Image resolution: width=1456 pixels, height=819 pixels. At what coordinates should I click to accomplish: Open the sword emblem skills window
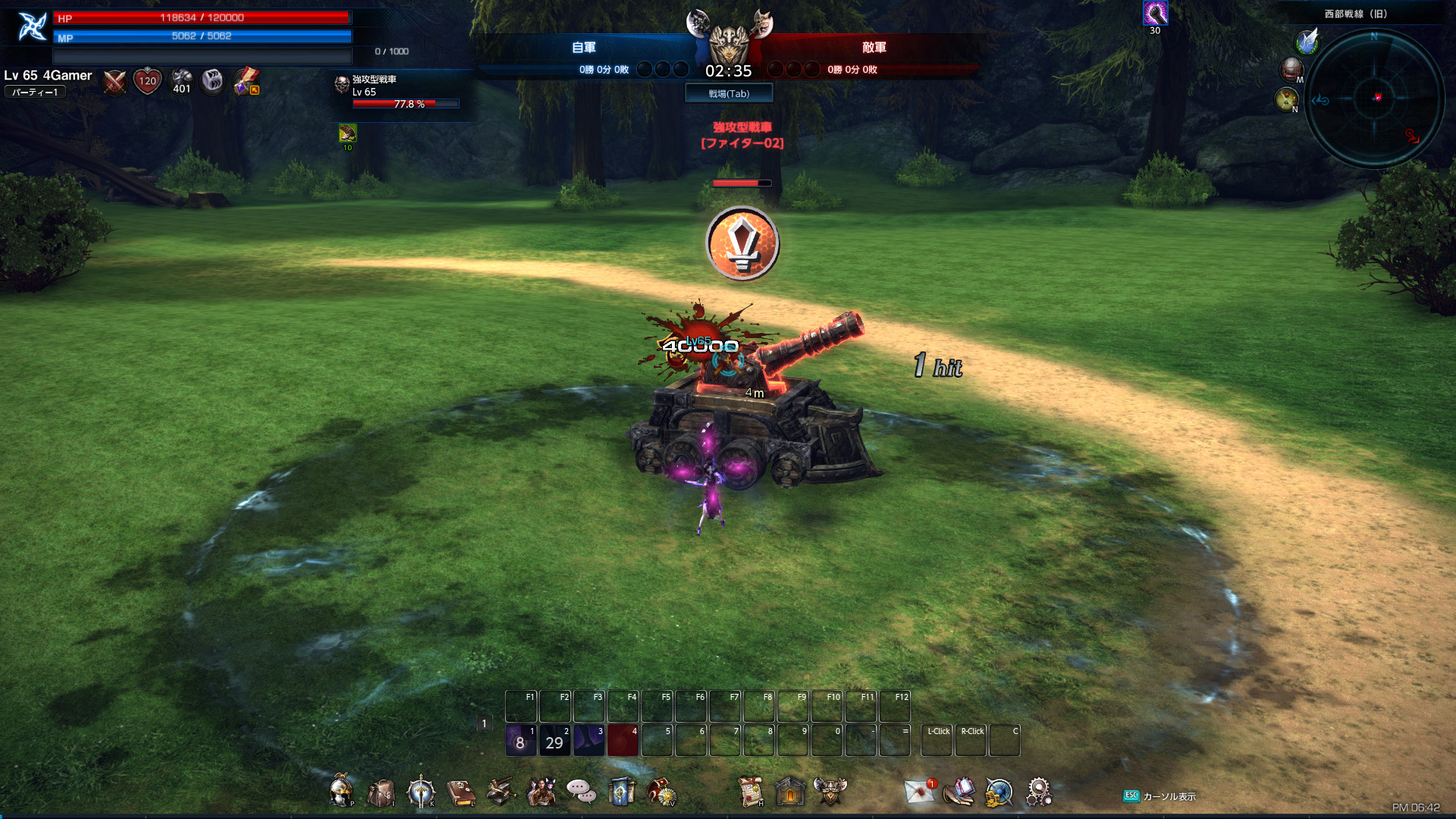pyautogui.click(x=421, y=792)
